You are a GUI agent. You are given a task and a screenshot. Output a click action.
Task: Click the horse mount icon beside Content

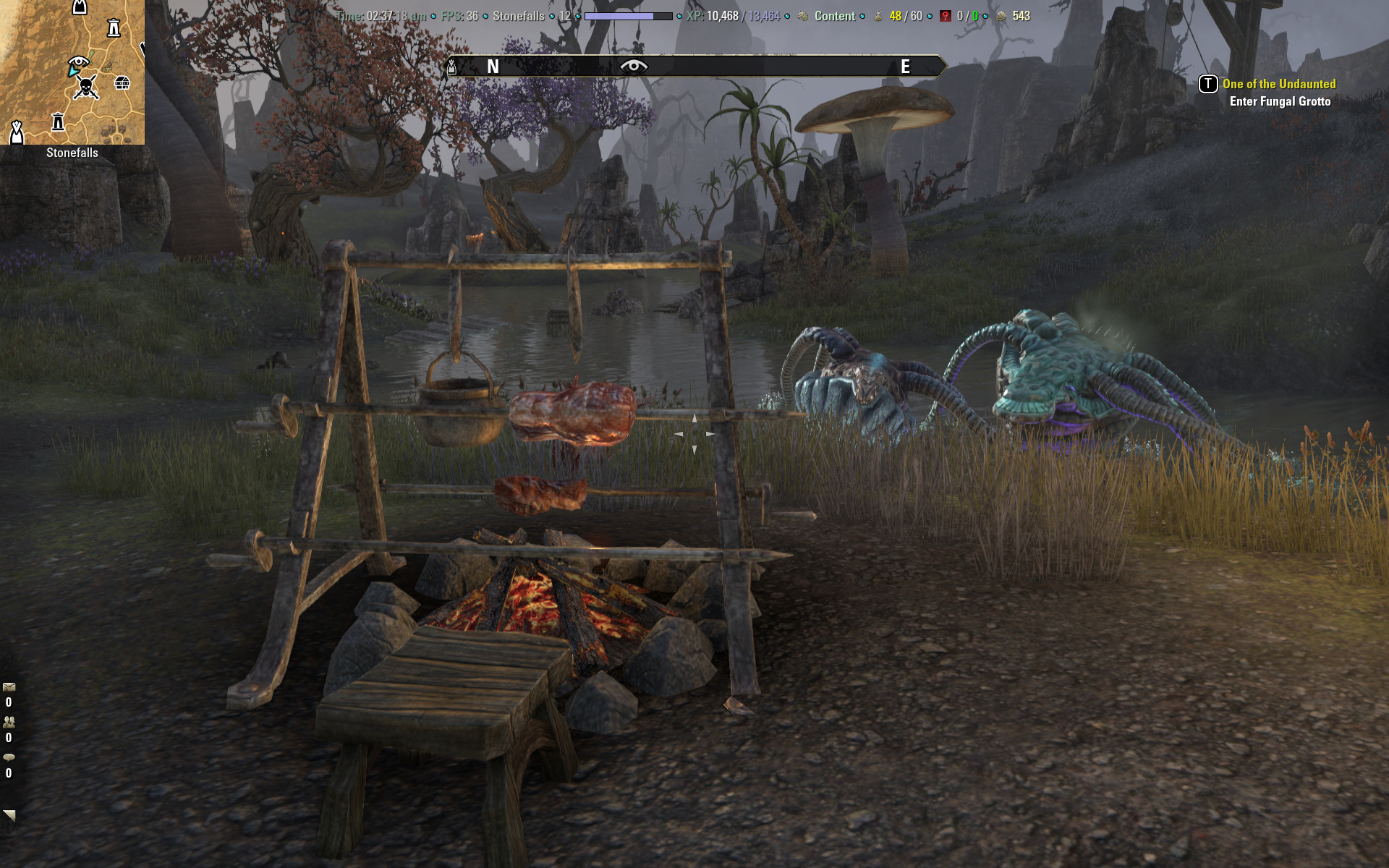click(x=802, y=16)
